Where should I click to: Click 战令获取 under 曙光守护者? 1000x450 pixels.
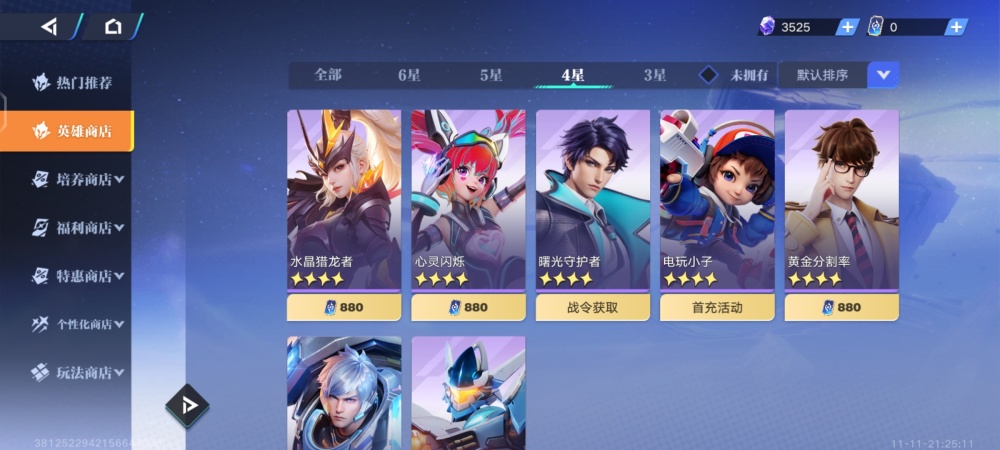point(593,307)
